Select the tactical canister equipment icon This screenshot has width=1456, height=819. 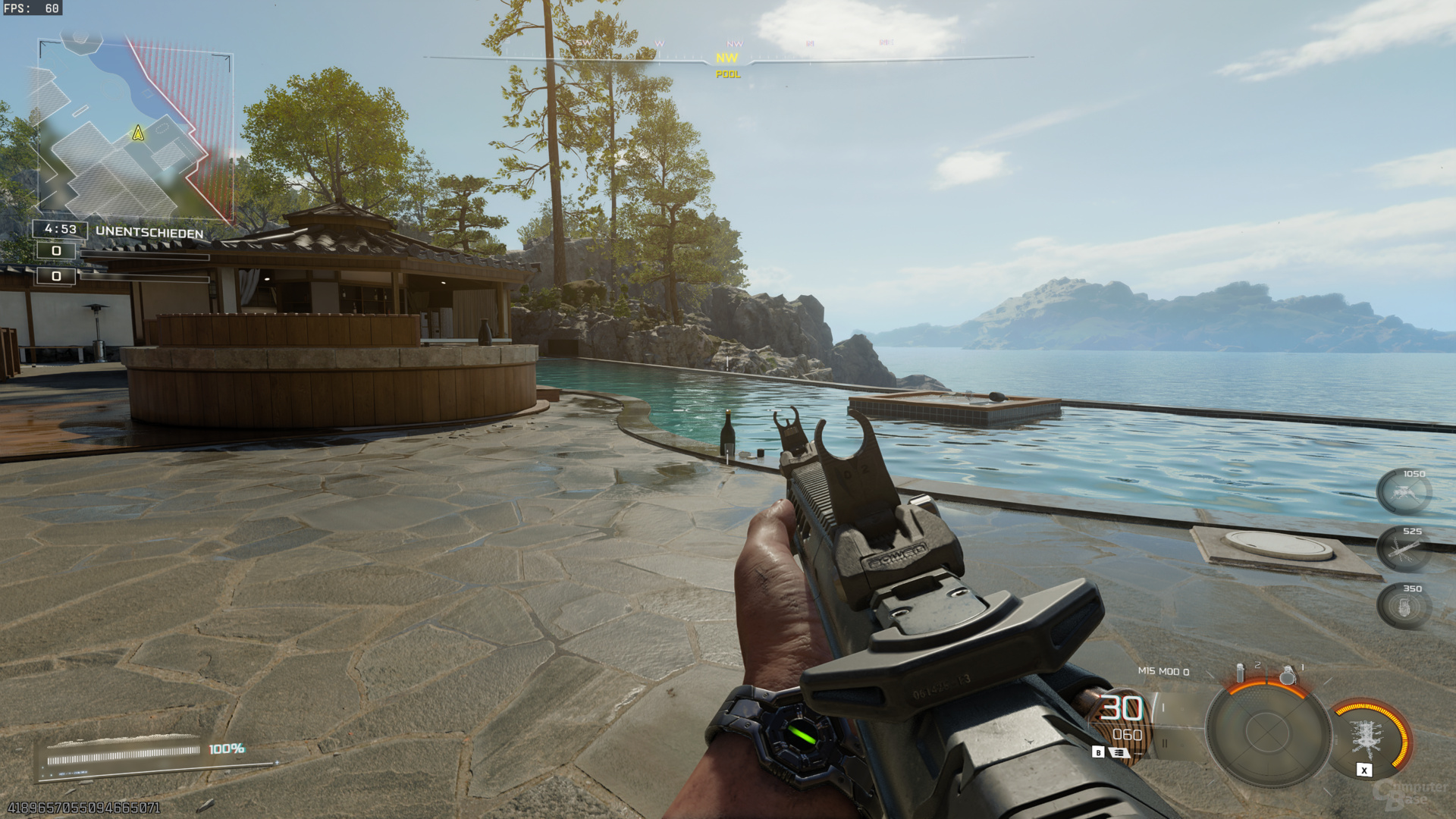tap(1241, 673)
